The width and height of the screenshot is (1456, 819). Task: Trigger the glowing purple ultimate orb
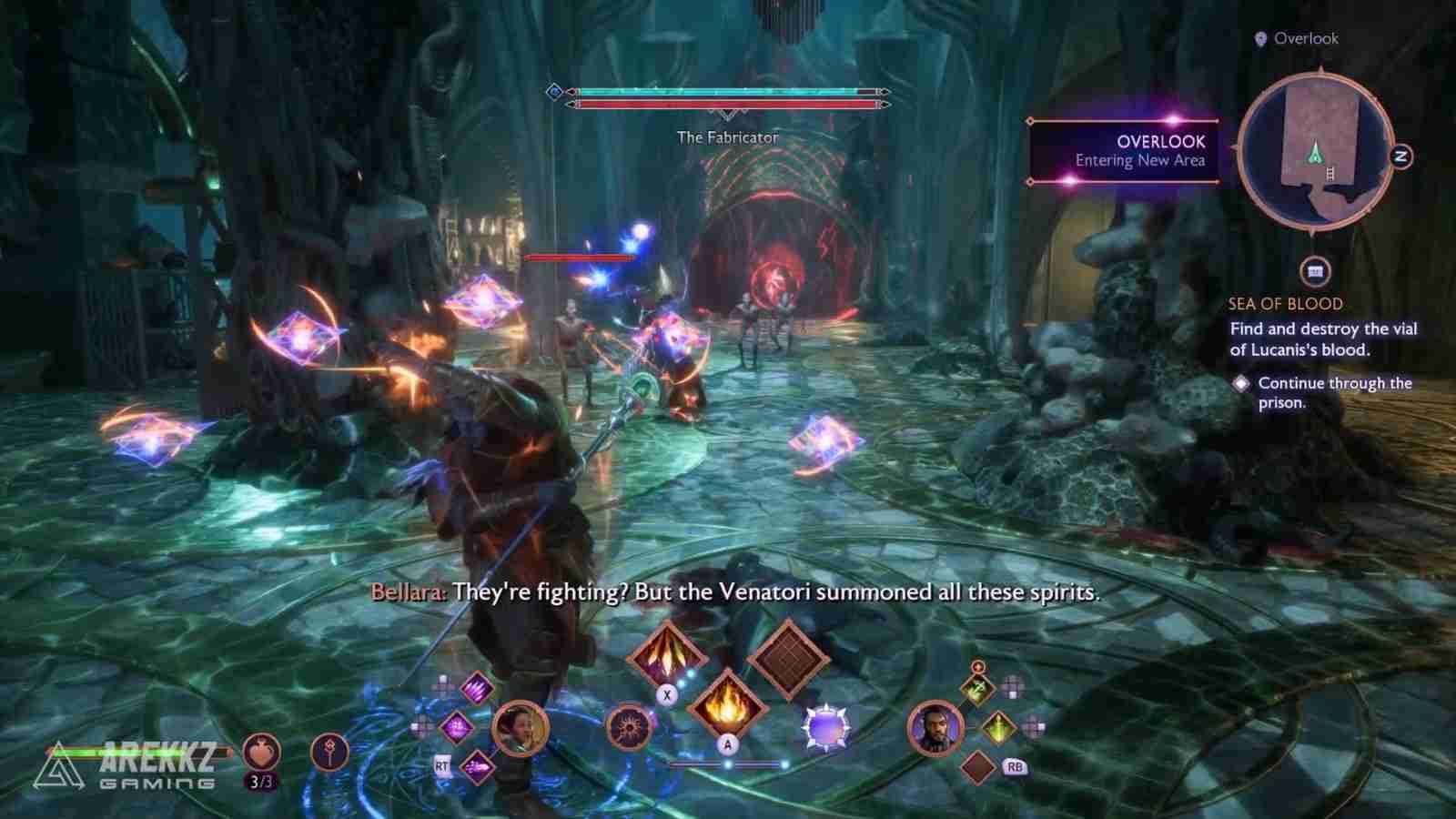824,729
